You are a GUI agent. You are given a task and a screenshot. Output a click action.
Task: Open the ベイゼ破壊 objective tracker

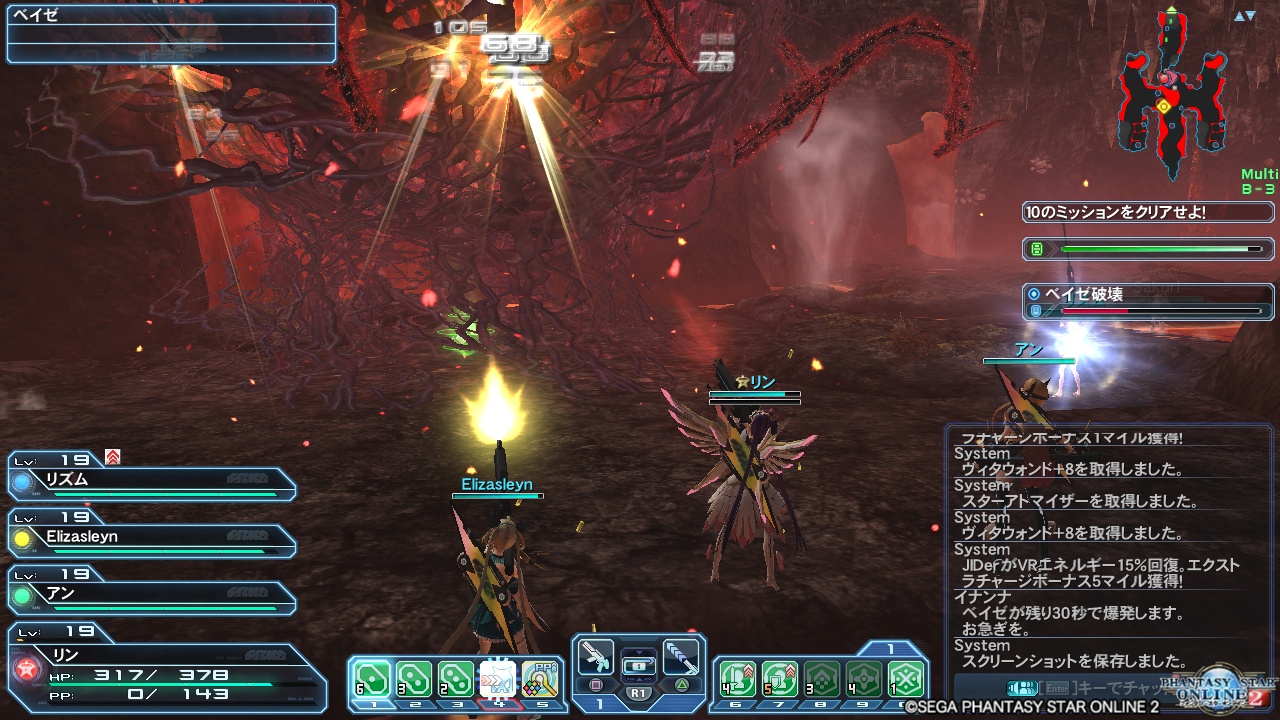(1148, 301)
